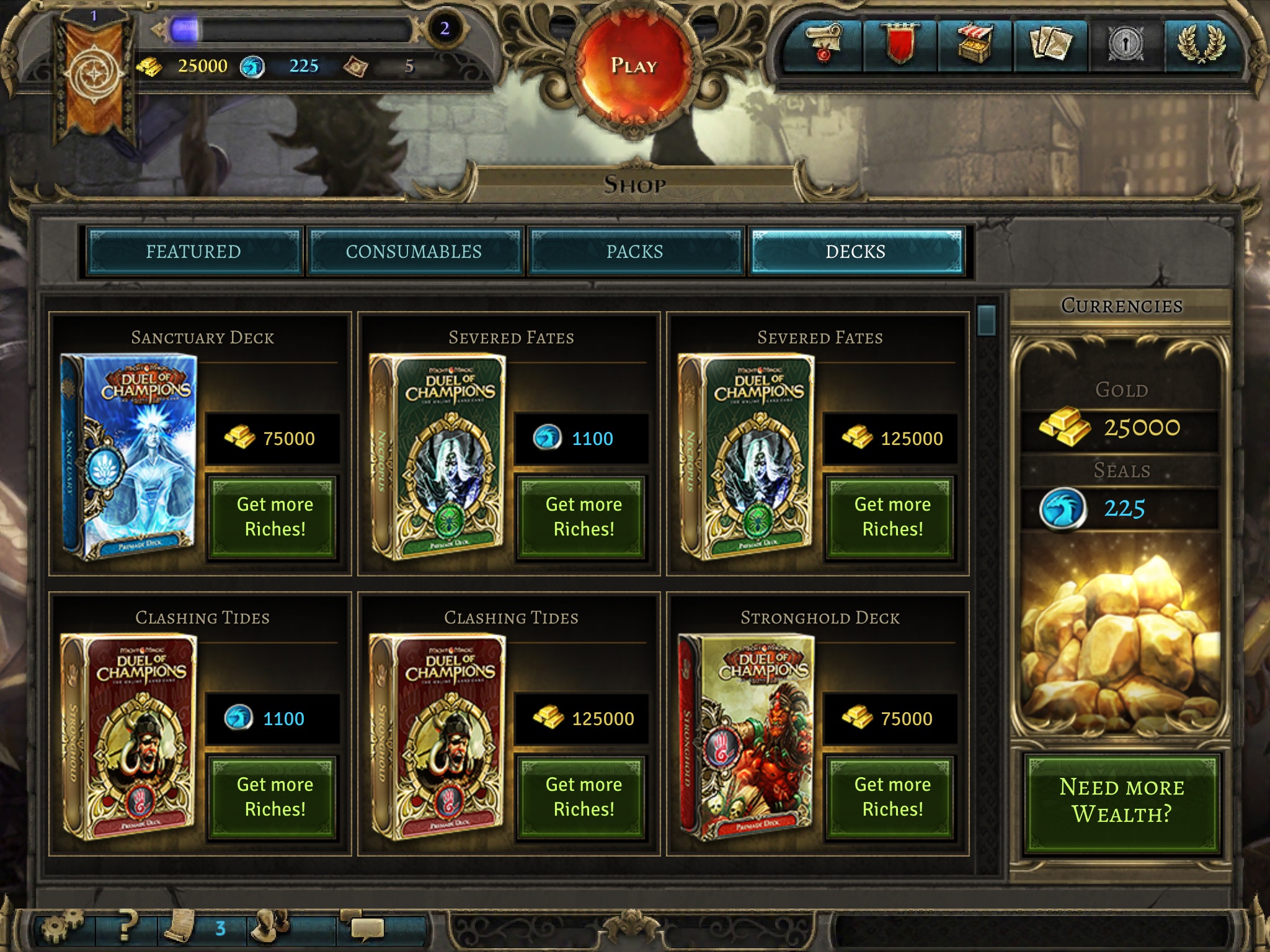The width and height of the screenshot is (1270, 952).
Task: Get more Riches for 125000-gold Severed Fates
Action: 892,517
